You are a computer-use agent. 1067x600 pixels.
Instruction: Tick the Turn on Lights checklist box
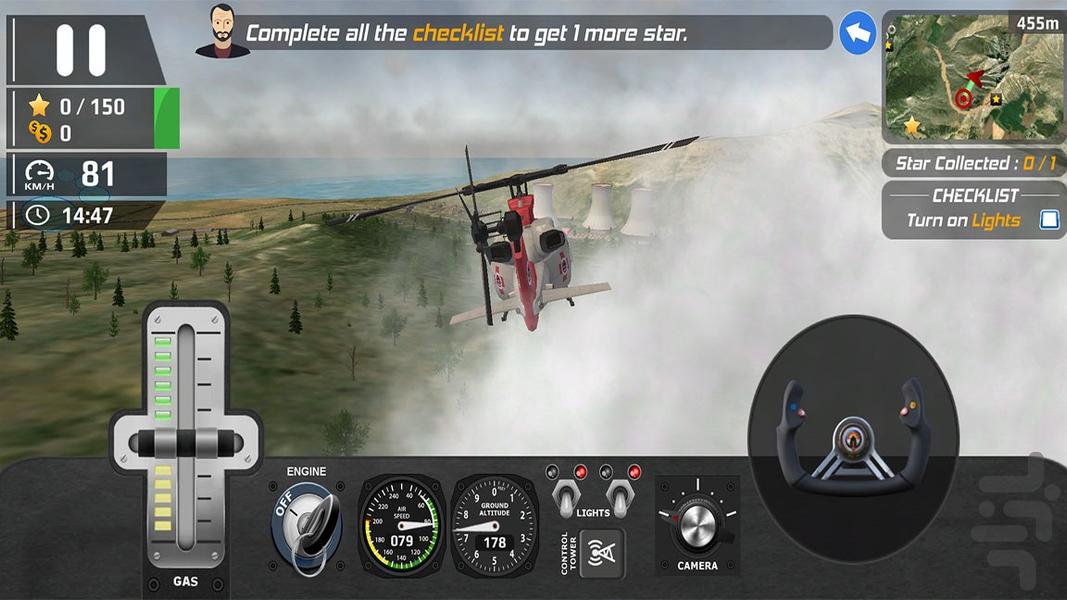1049,220
